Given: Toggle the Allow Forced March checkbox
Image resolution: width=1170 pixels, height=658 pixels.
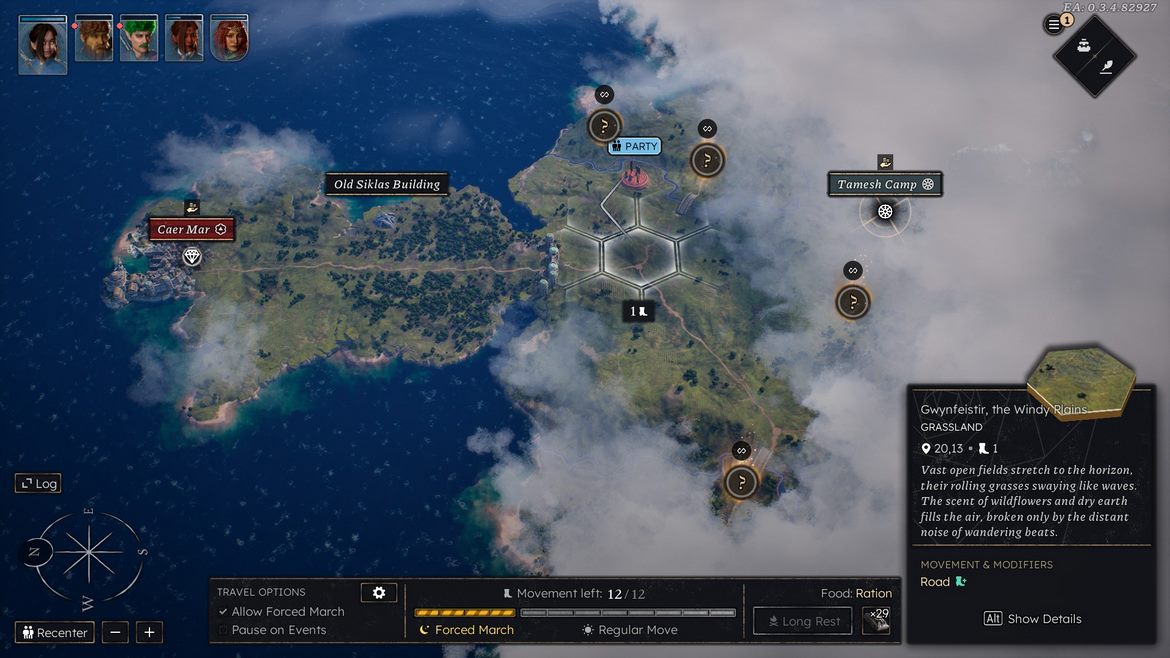Looking at the screenshot, I should pos(223,612).
